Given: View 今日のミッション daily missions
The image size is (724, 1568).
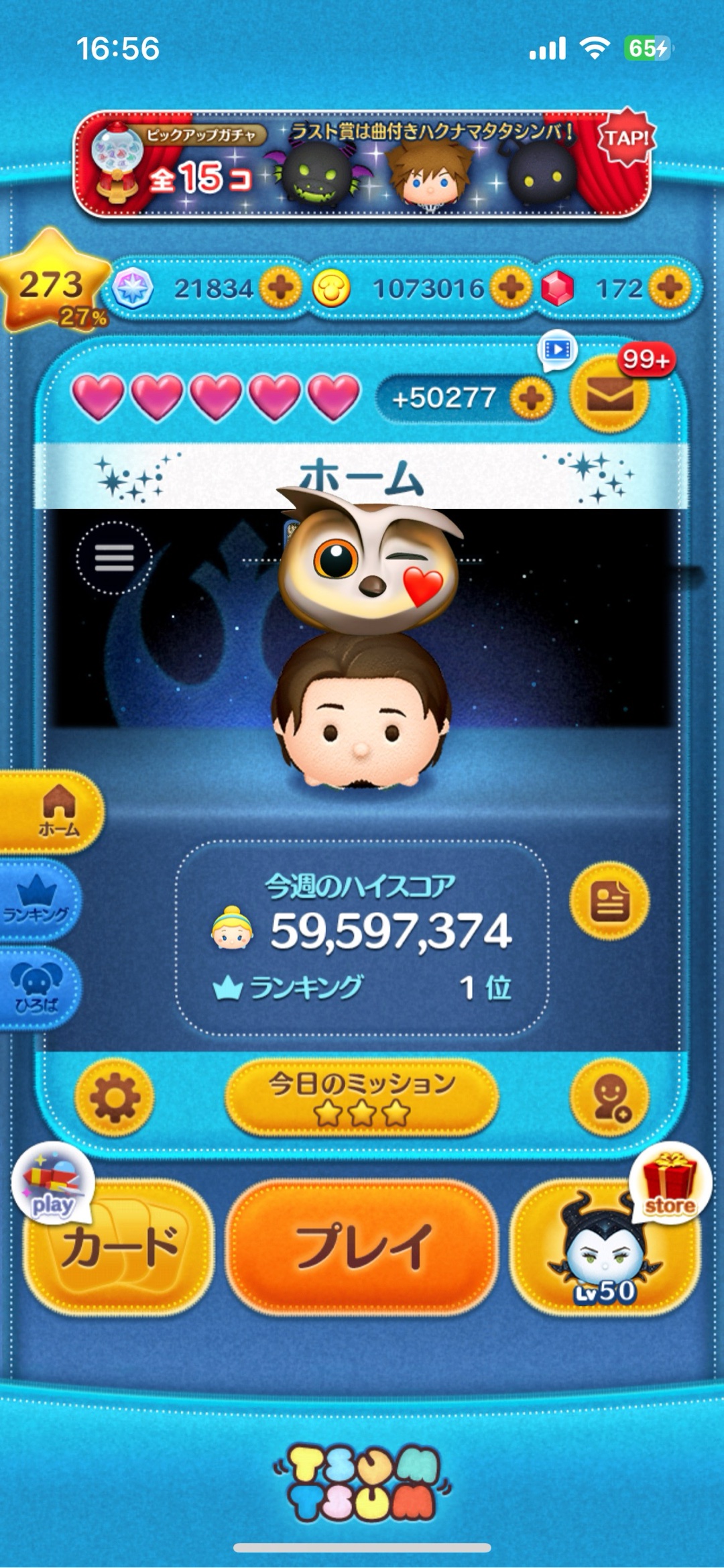Looking at the screenshot, I should tap(362, 1098).
